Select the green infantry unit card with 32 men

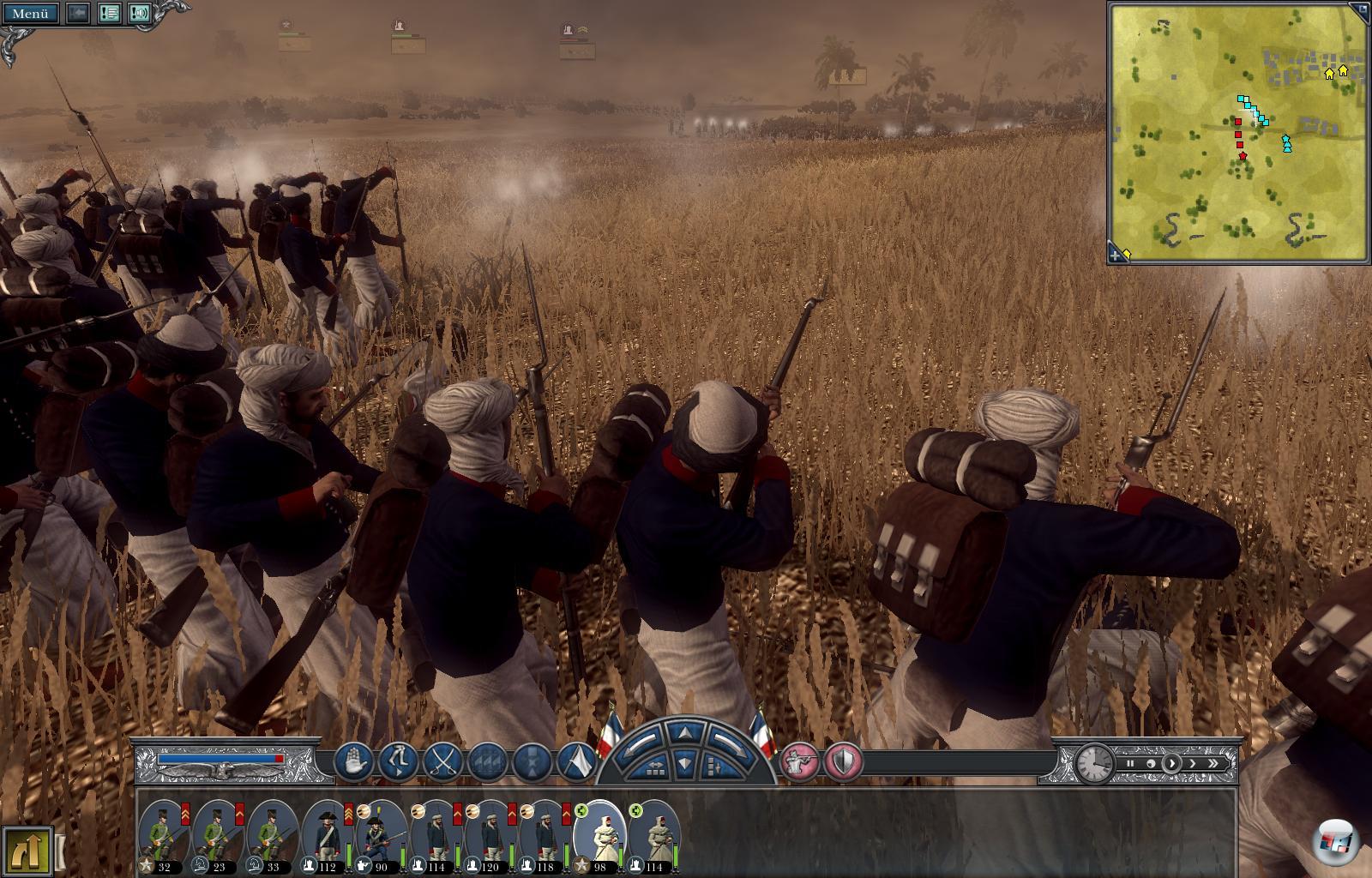pos(164,836)
